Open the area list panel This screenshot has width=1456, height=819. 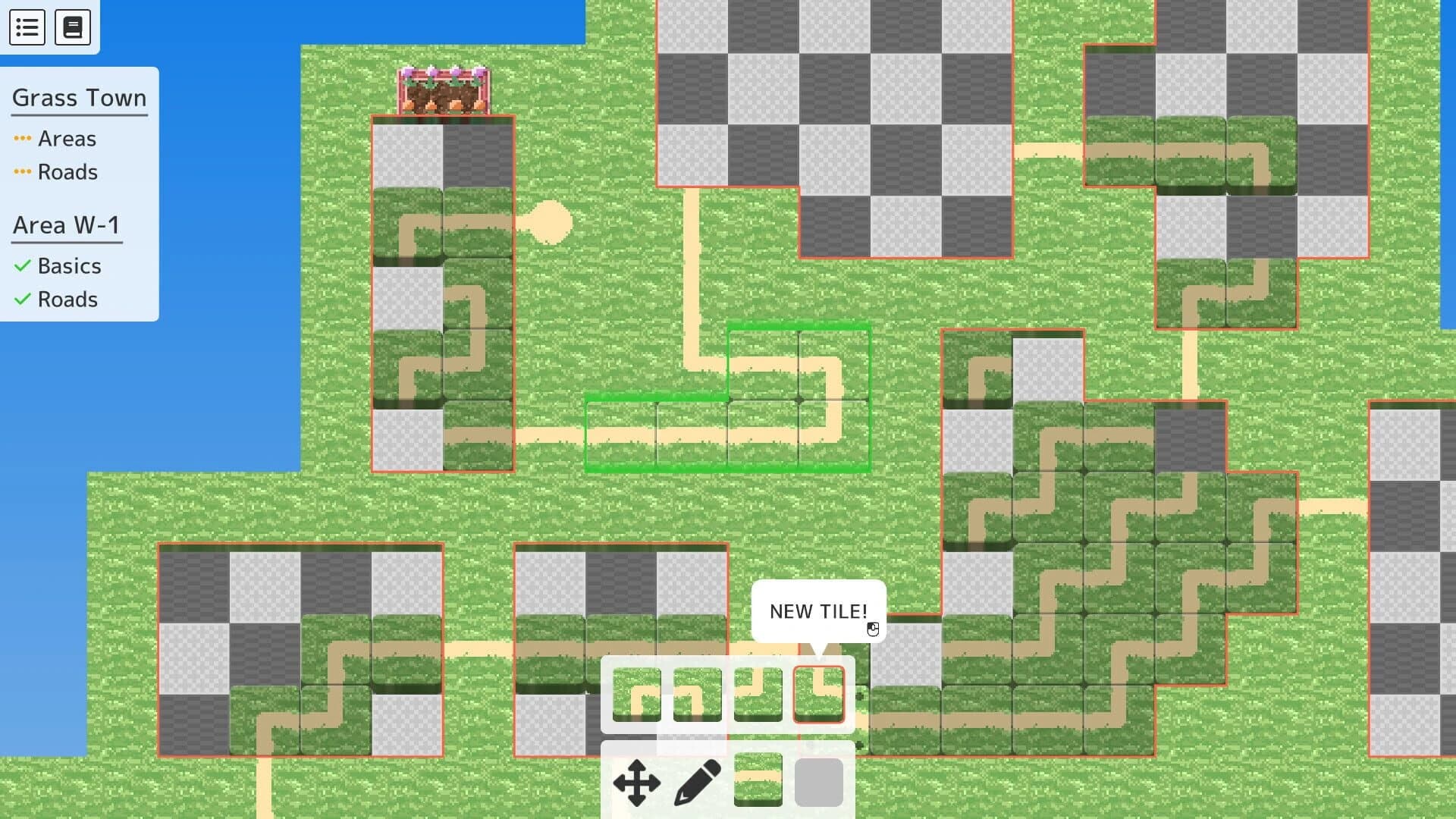tap(27, 27)
